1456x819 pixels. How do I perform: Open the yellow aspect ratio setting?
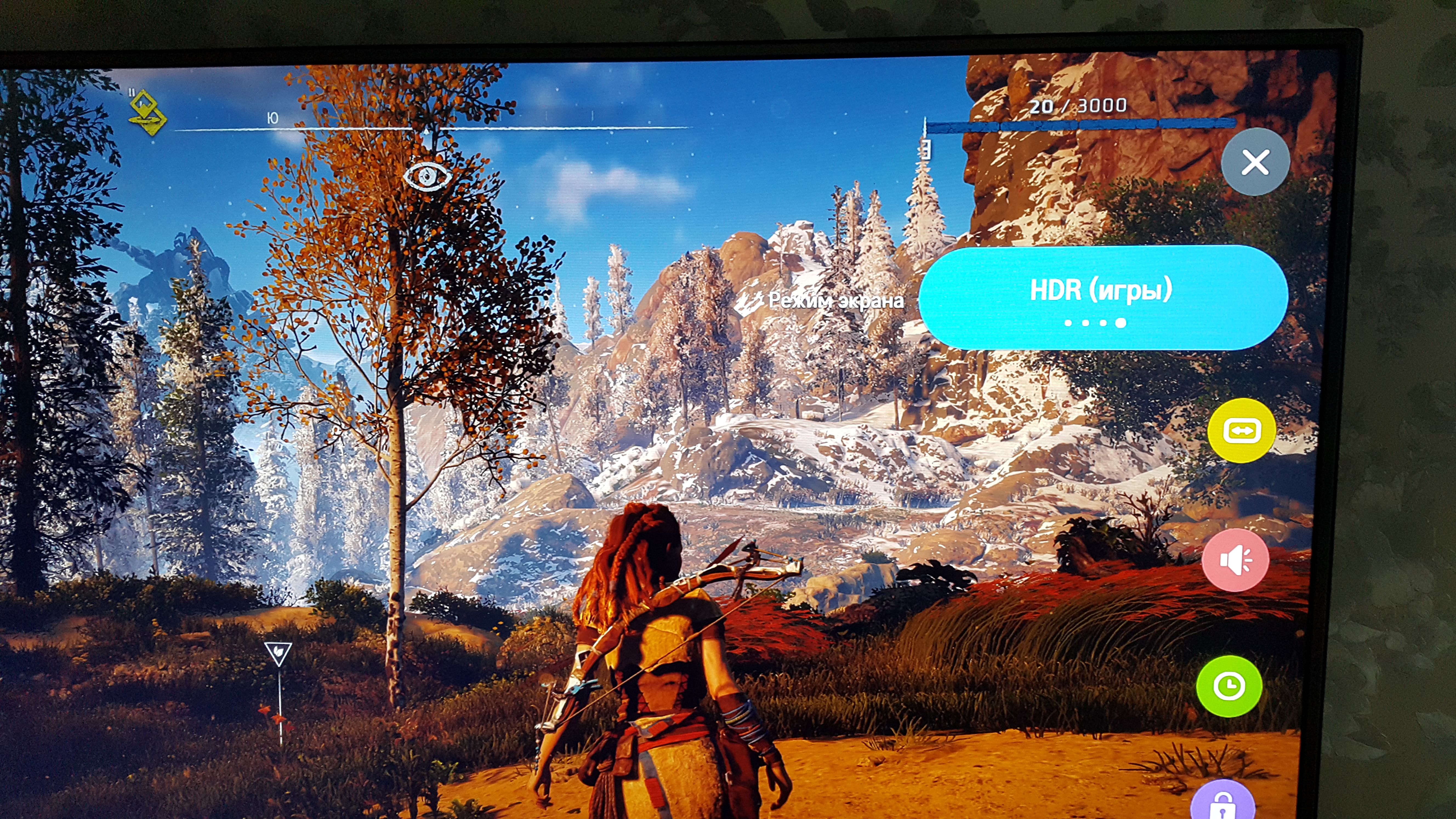1241,431
